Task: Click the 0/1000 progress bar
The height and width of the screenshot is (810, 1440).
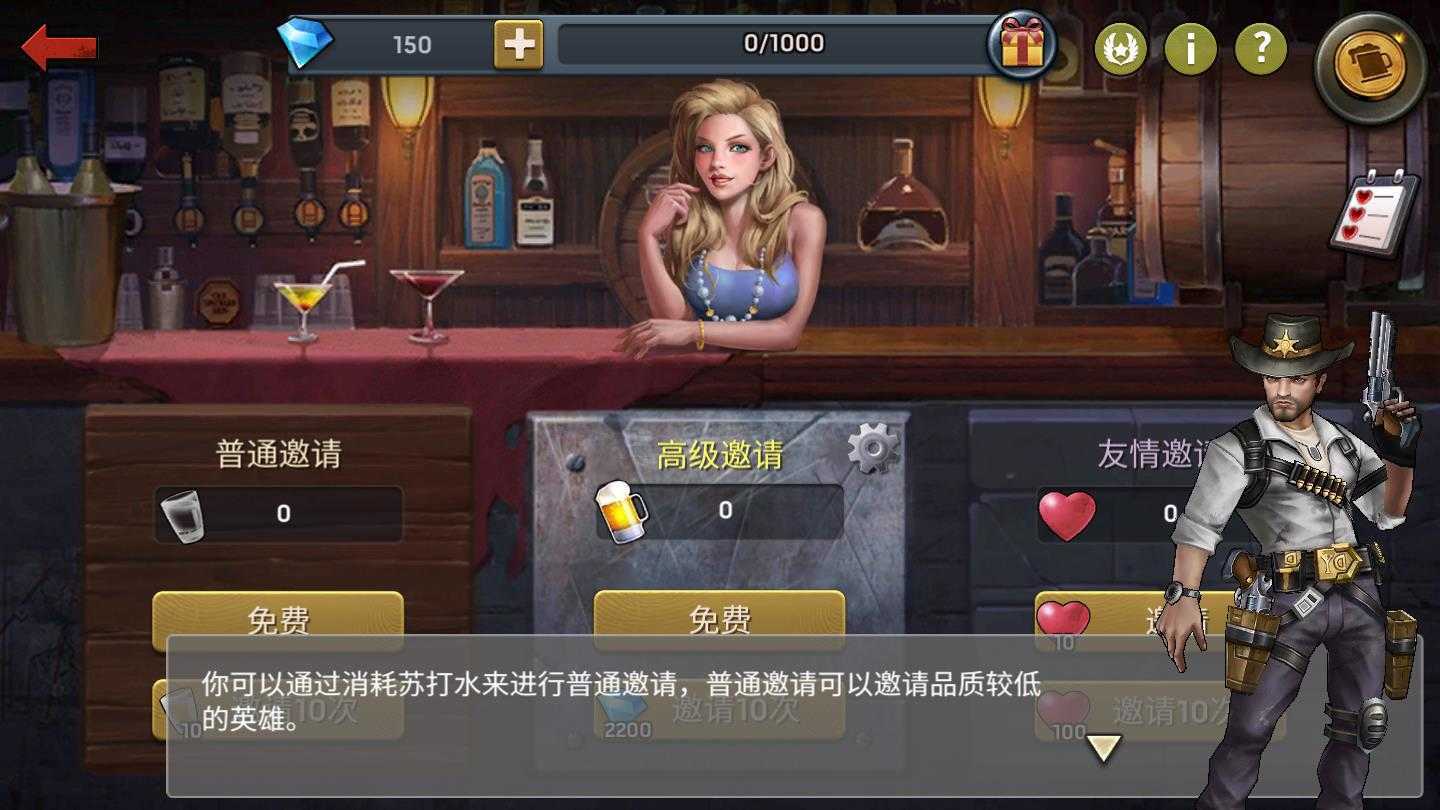Action: click(x=785, y=43)
